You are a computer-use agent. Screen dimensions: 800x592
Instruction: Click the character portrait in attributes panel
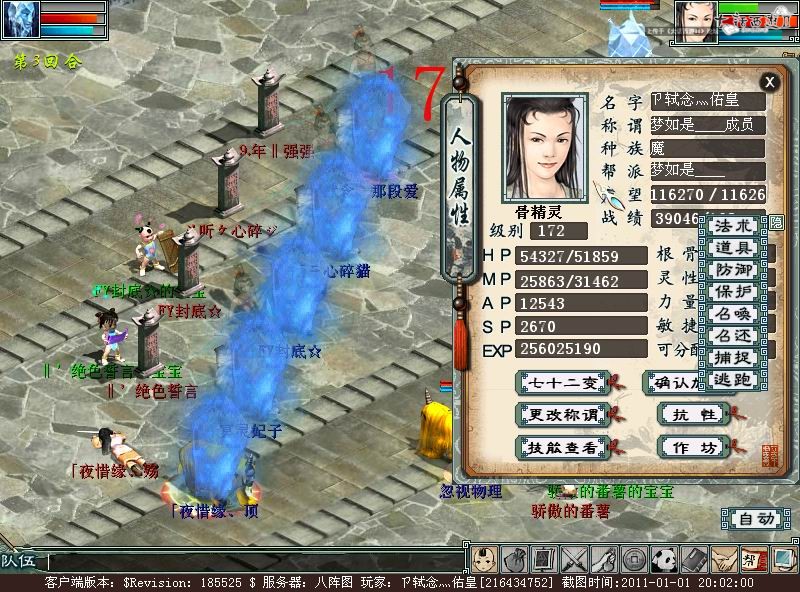point(545,148)
